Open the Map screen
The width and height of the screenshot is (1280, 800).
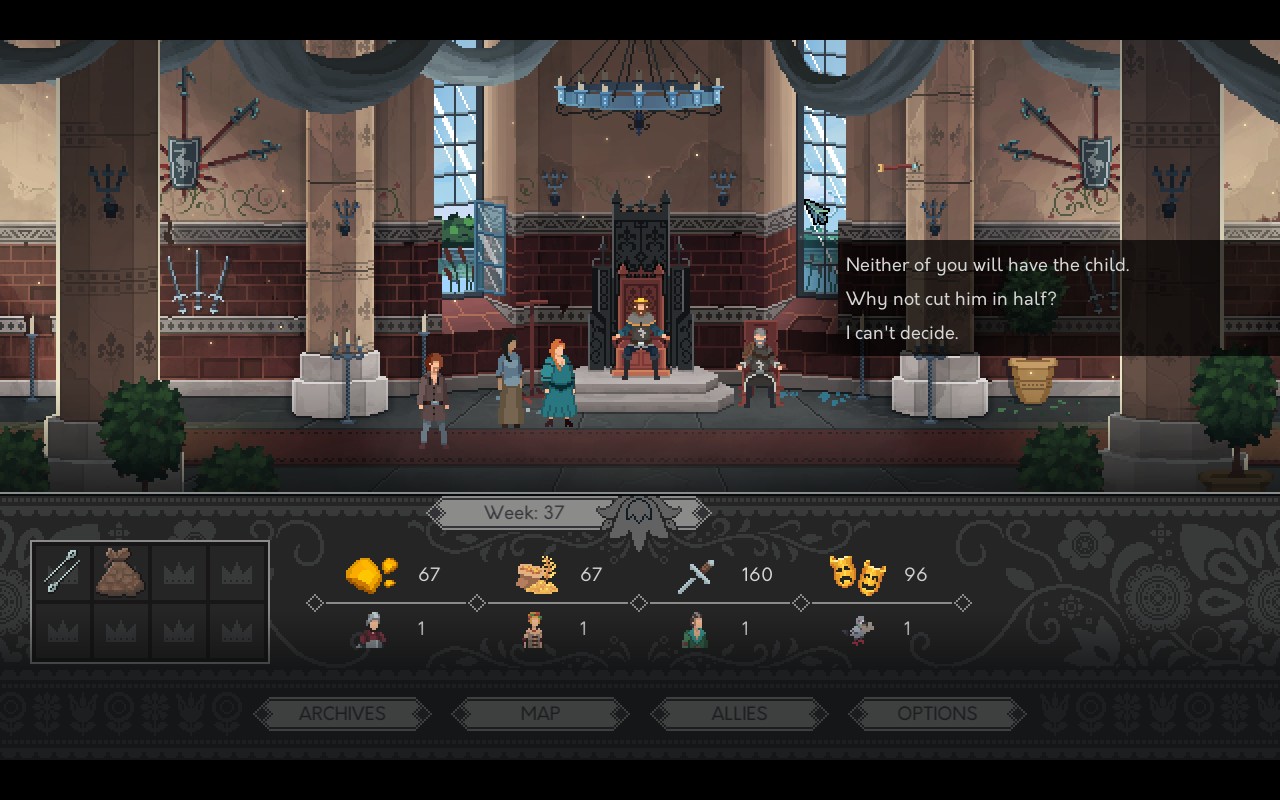540,713
